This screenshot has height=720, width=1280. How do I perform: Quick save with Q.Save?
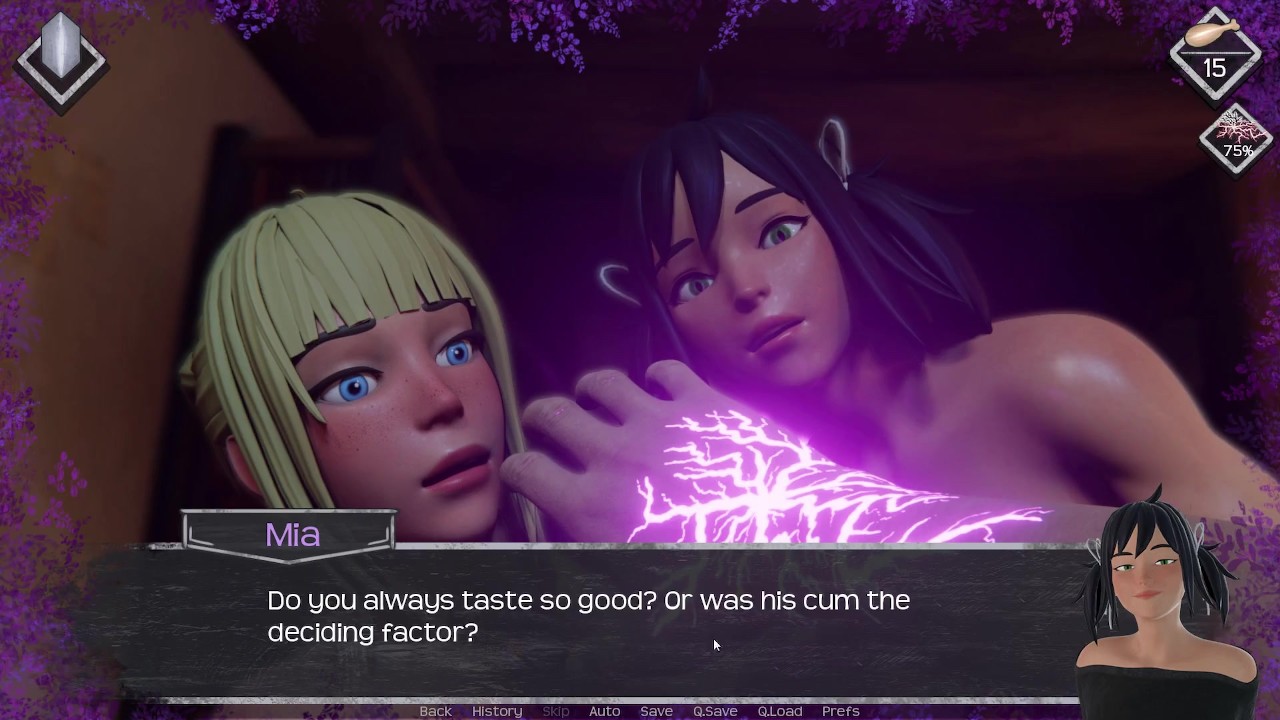[715, 711]
